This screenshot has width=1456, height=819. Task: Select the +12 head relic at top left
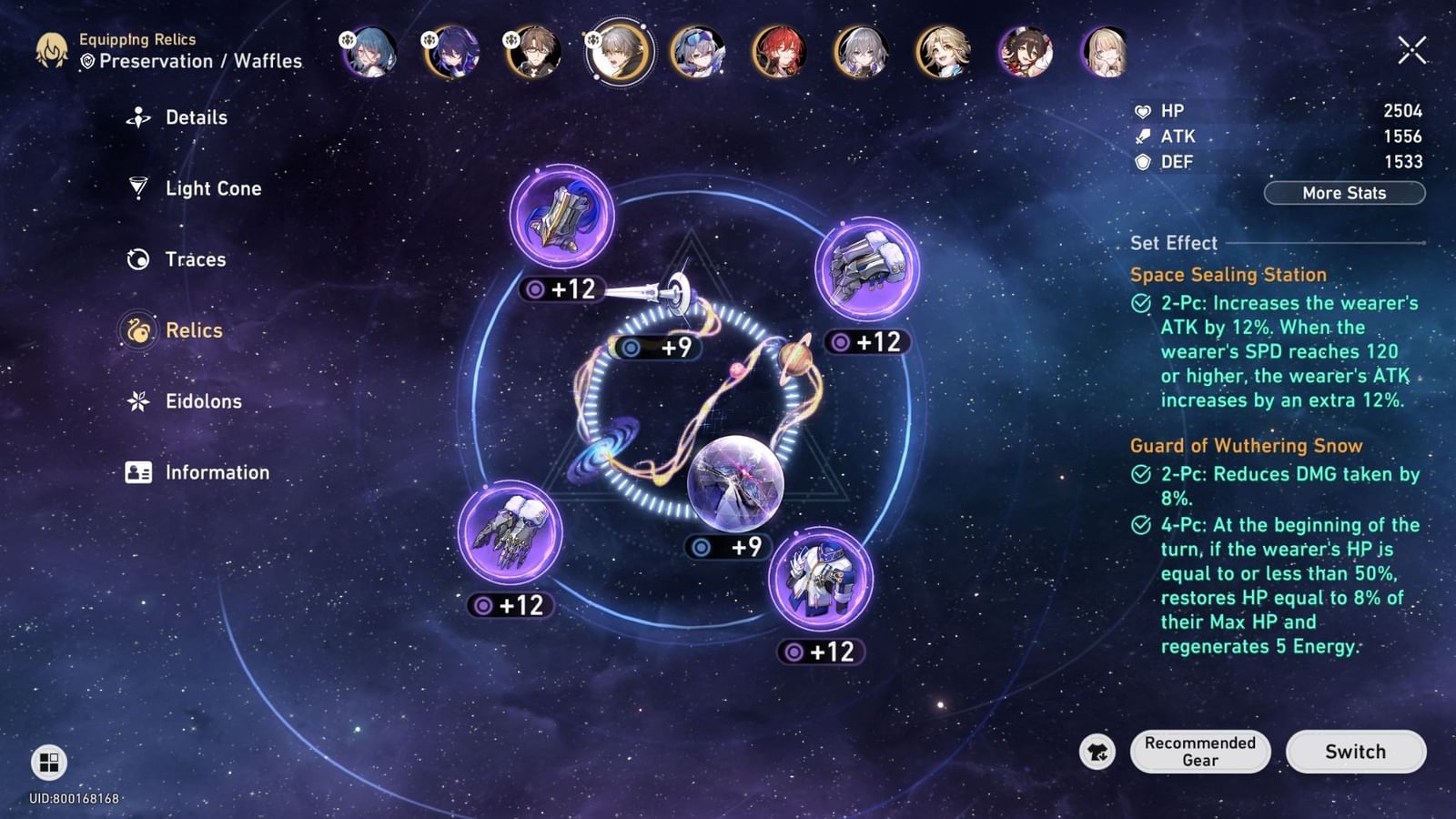click(560, 218)
